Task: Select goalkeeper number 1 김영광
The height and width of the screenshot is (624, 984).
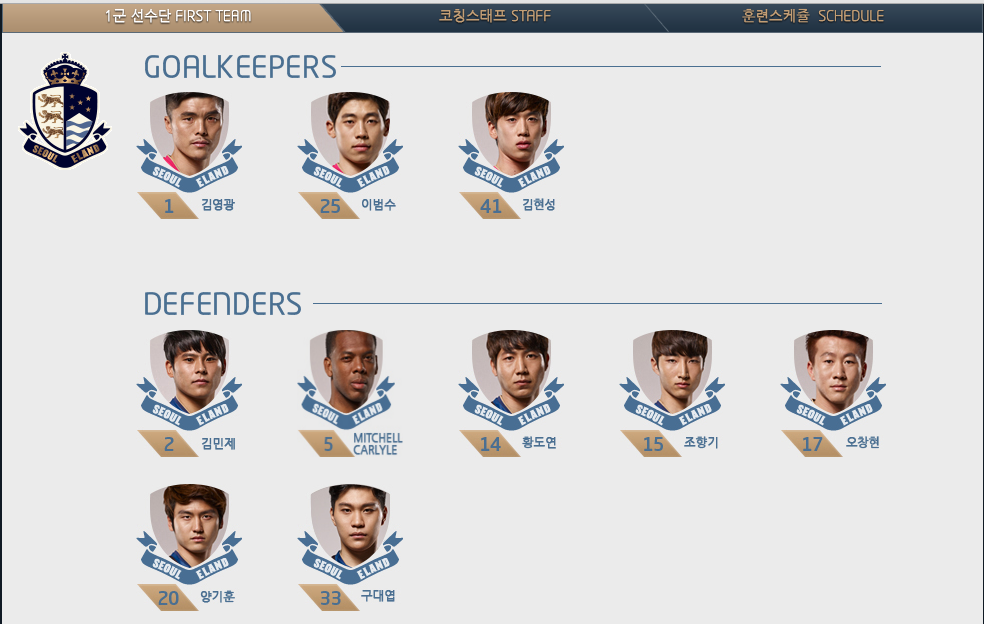Action: coord(188,140)
